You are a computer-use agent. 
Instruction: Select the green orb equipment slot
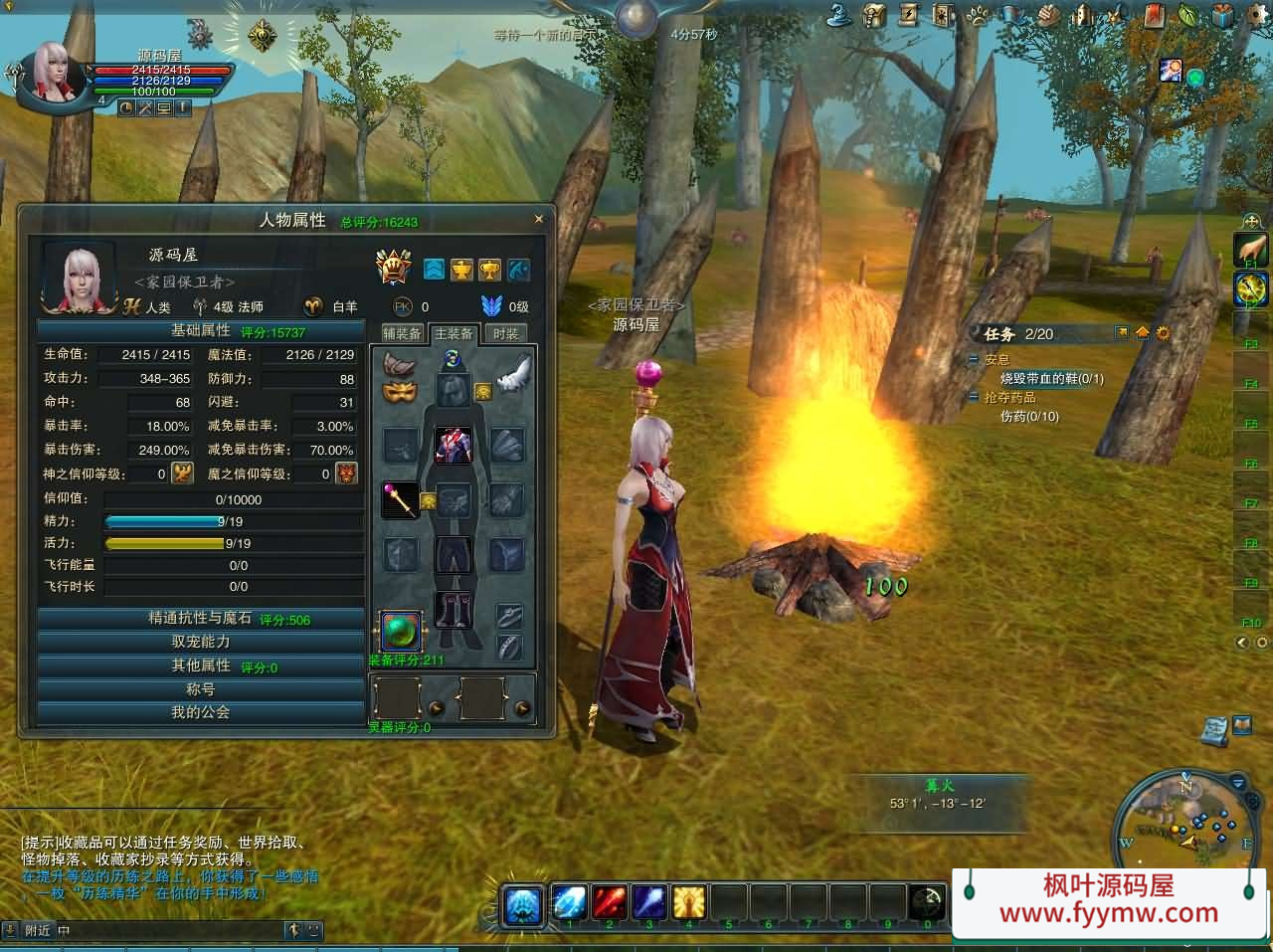click(401, 631)
